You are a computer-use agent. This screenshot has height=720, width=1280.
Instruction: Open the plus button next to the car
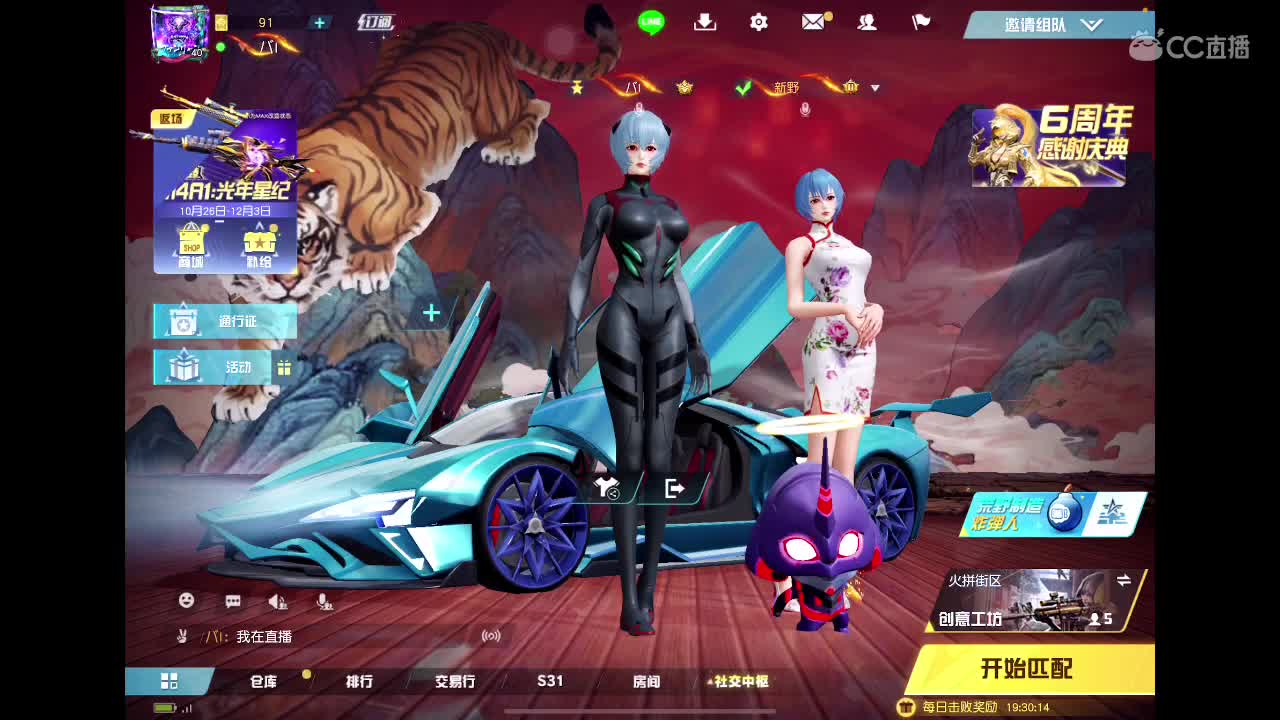coord(430,313)
